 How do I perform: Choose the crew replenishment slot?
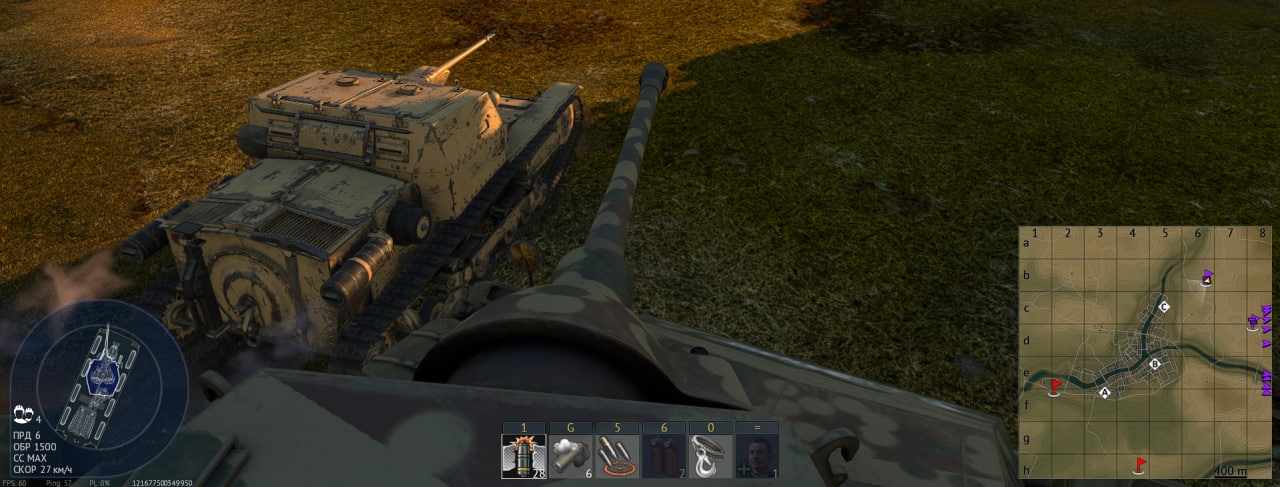coord(757,456)
